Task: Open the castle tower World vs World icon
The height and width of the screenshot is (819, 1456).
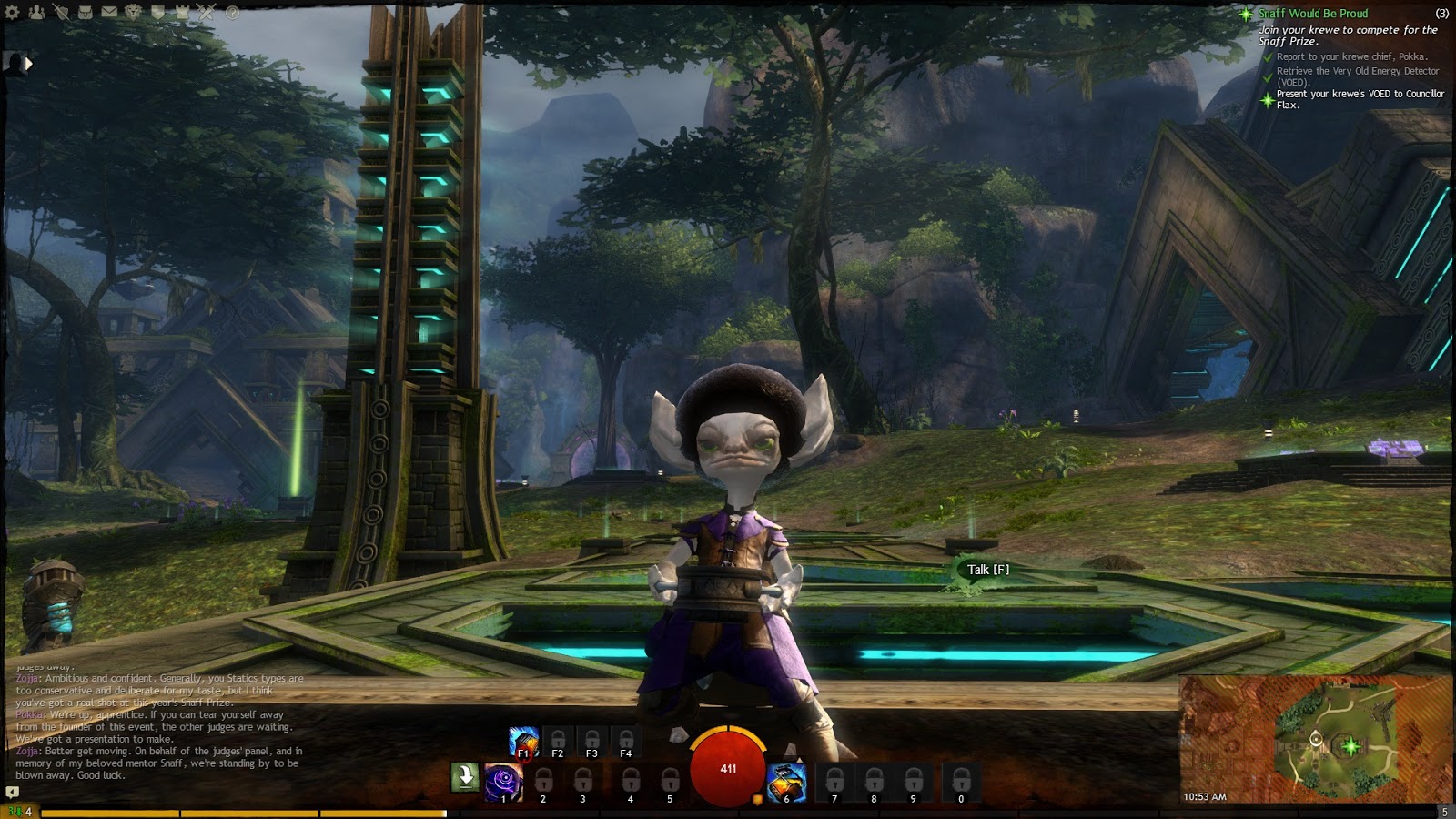Action: point(183,13)
